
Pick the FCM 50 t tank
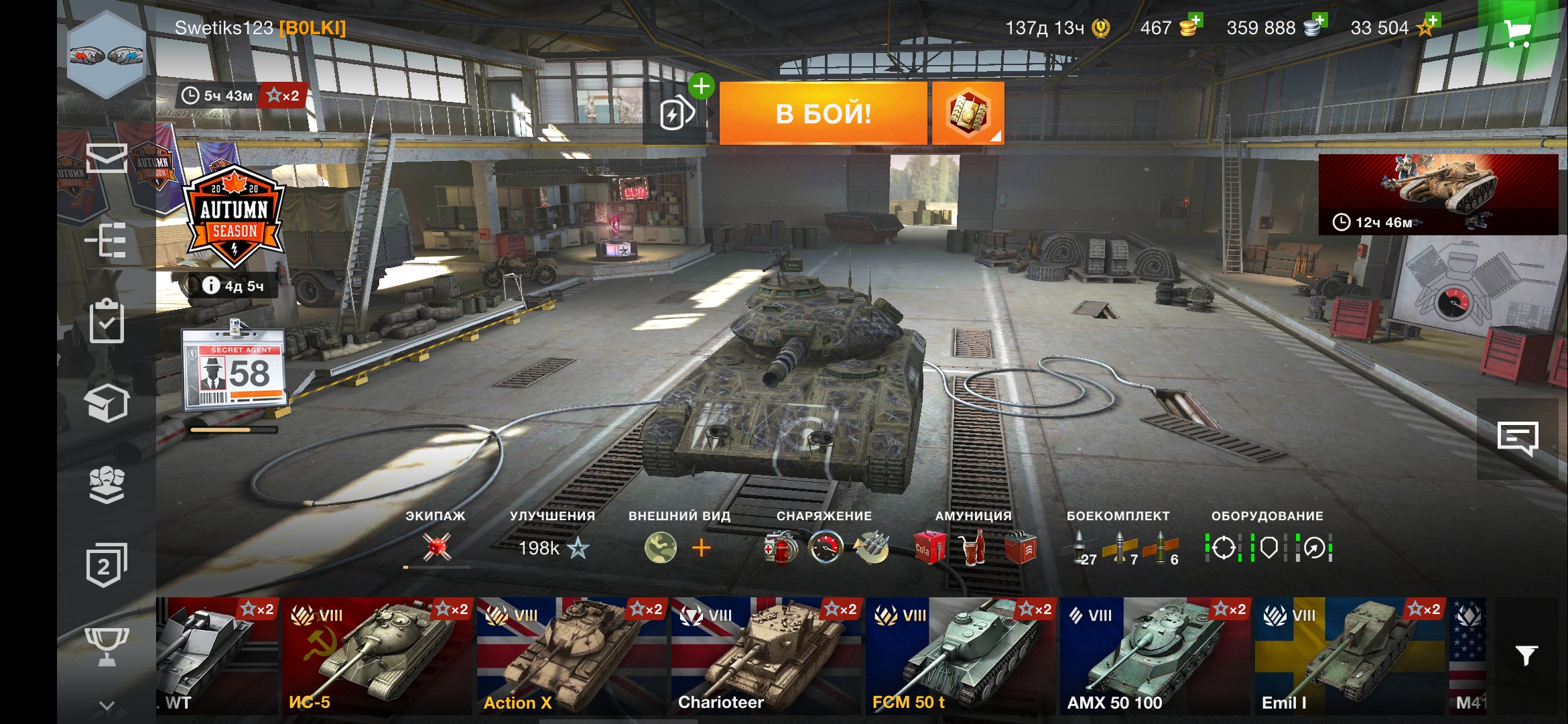coord(961,656)
